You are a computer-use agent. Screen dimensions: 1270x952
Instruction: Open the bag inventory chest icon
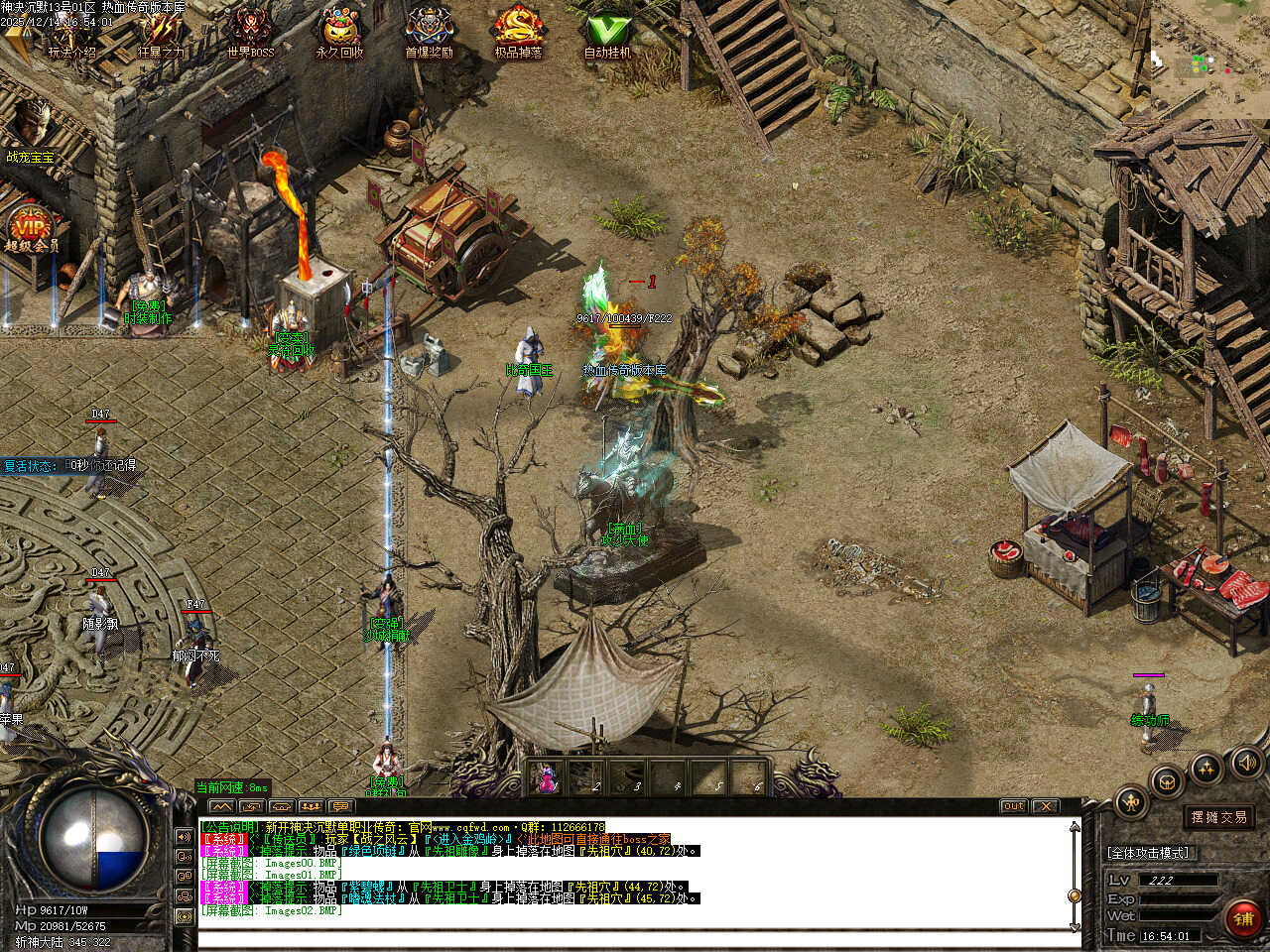click(x=1168, y=779)
